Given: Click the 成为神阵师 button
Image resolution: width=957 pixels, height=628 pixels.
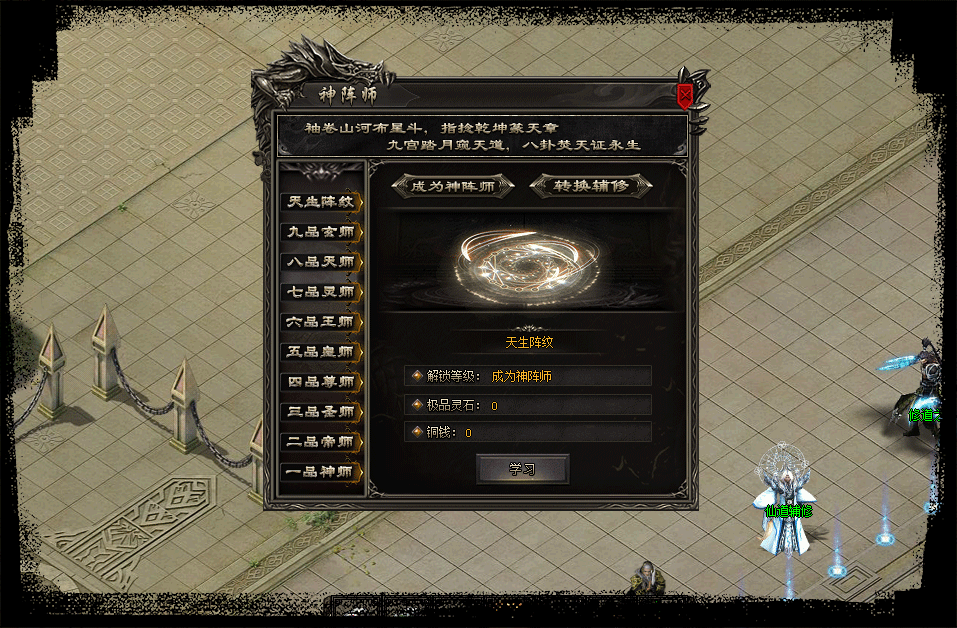Looking at the screenshot, I should tap(452, 186).
